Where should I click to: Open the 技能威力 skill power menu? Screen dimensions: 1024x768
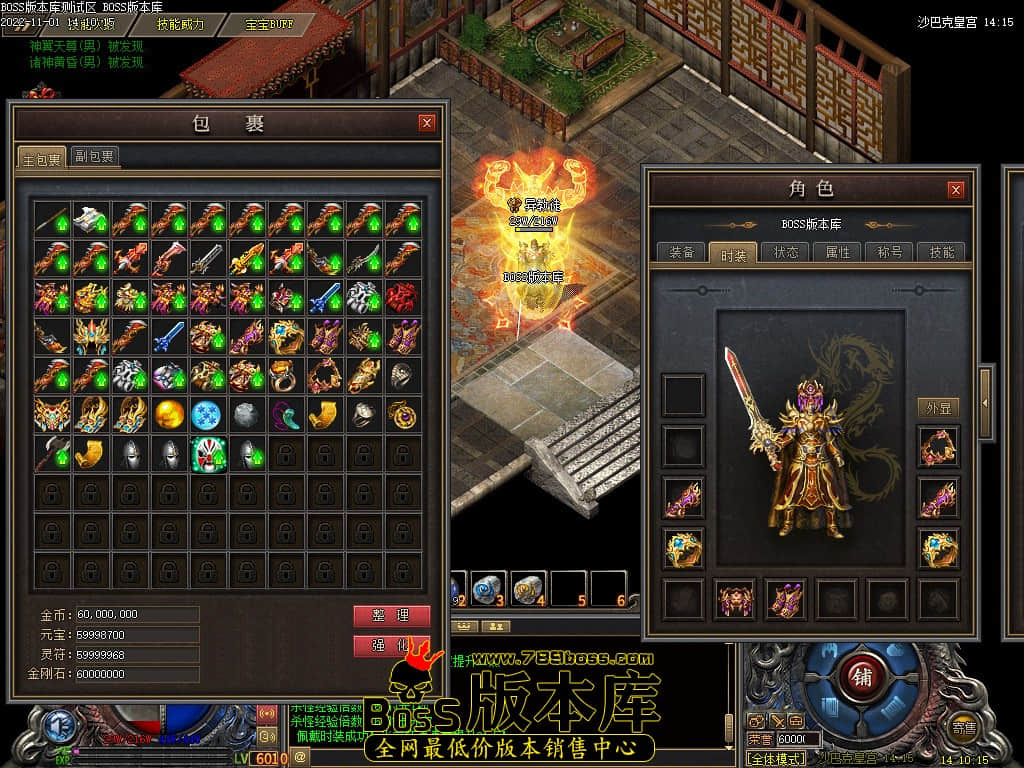click(180, 24)
